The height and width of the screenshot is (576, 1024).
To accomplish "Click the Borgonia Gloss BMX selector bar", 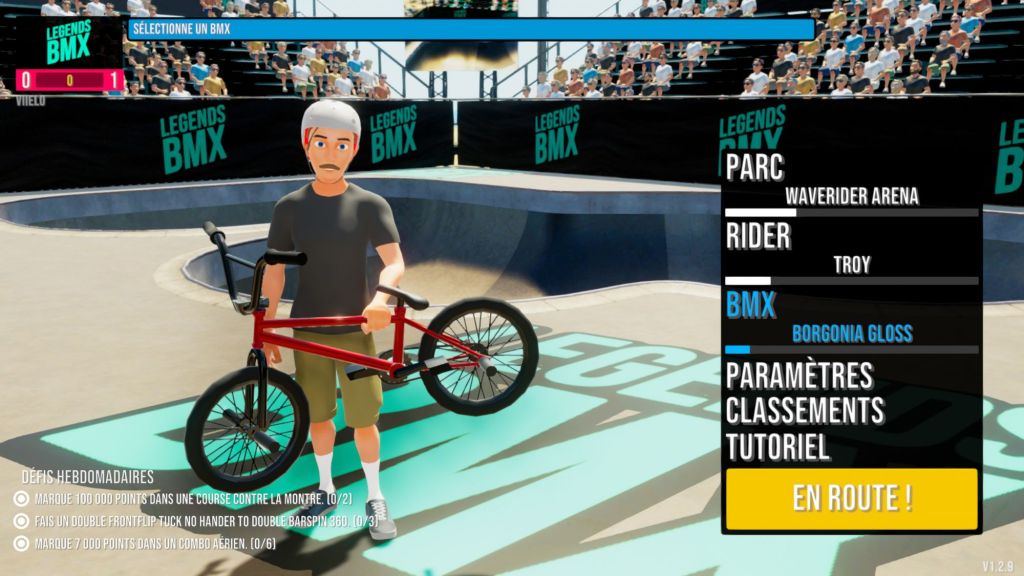I will 851,349.
